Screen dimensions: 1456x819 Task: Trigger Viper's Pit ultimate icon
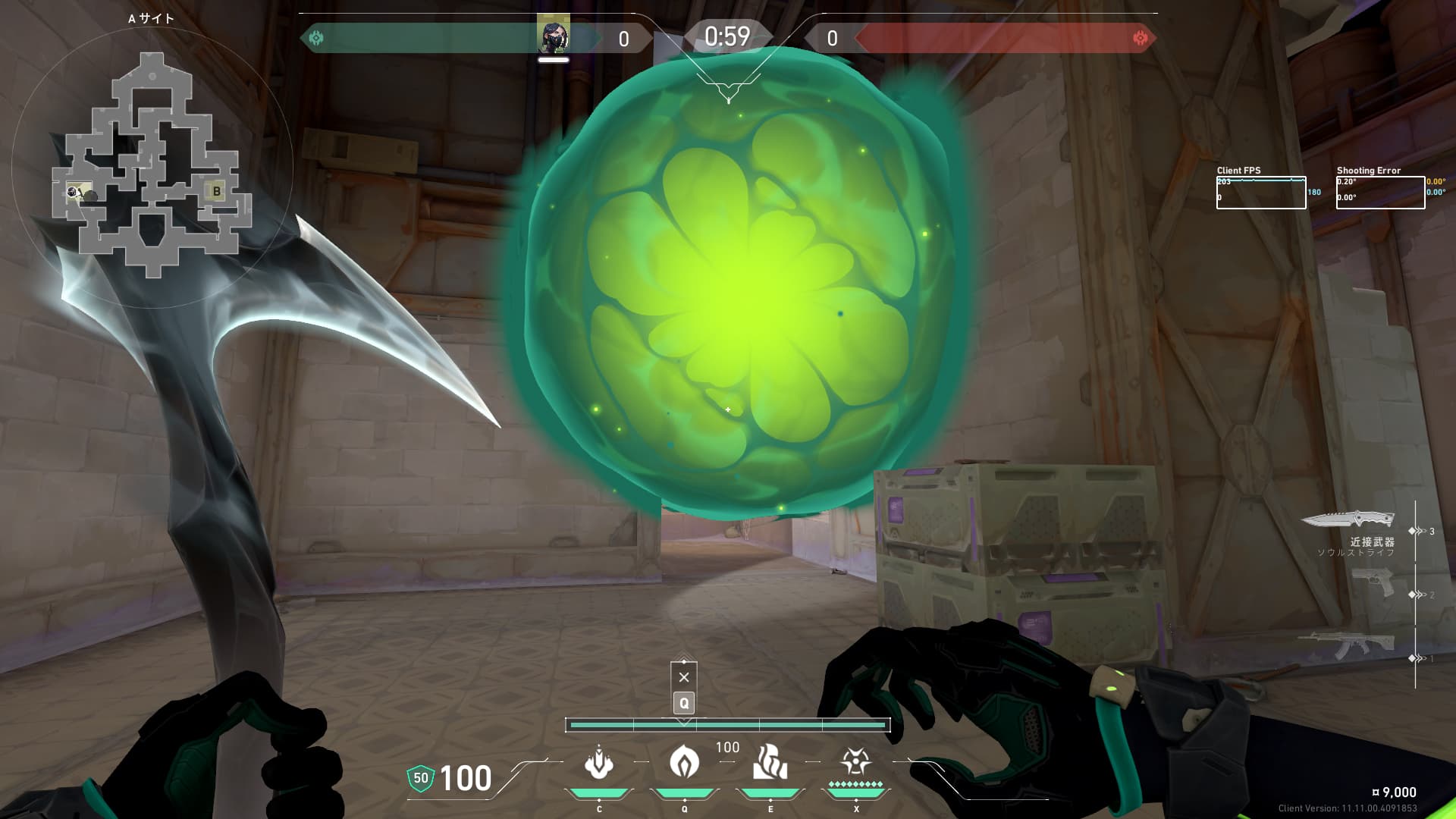click(855, 761)
